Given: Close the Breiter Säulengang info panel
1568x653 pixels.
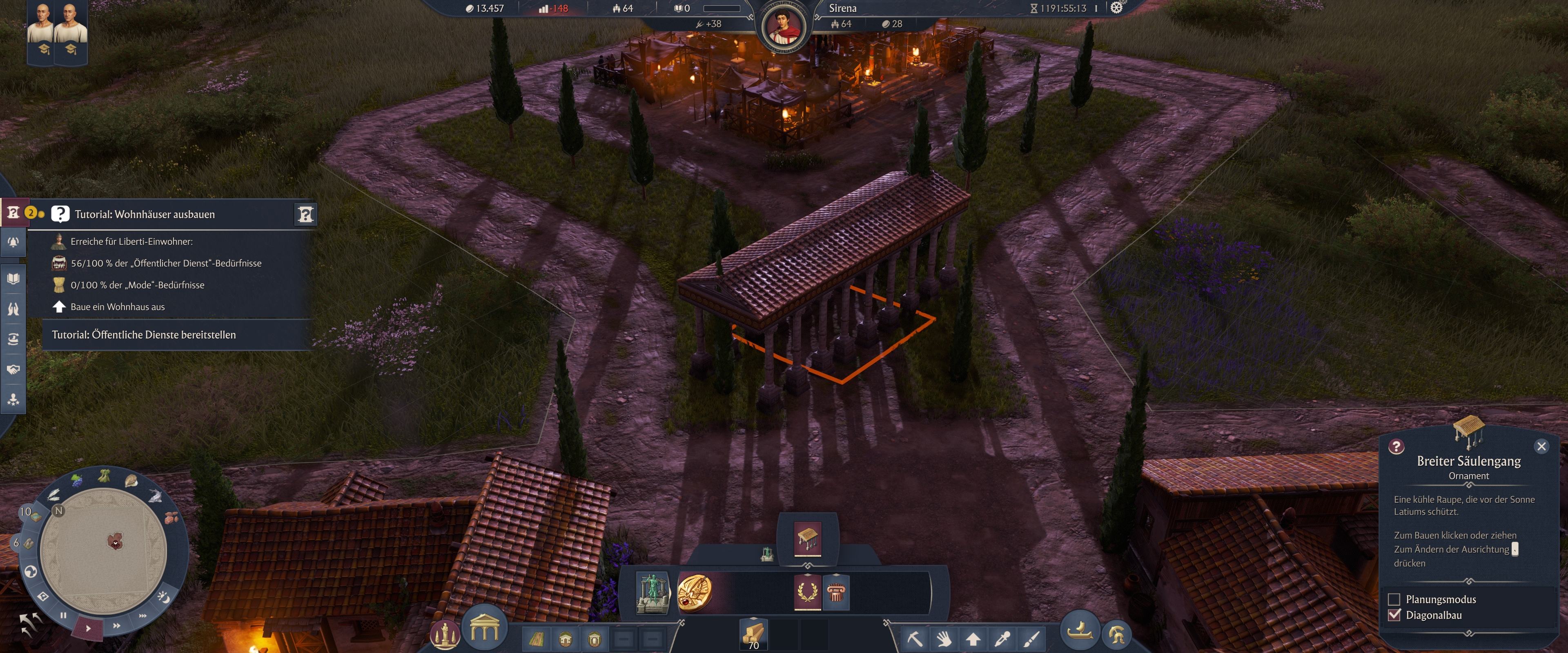Looking at the screenshot, I should tap(1541, 446).
